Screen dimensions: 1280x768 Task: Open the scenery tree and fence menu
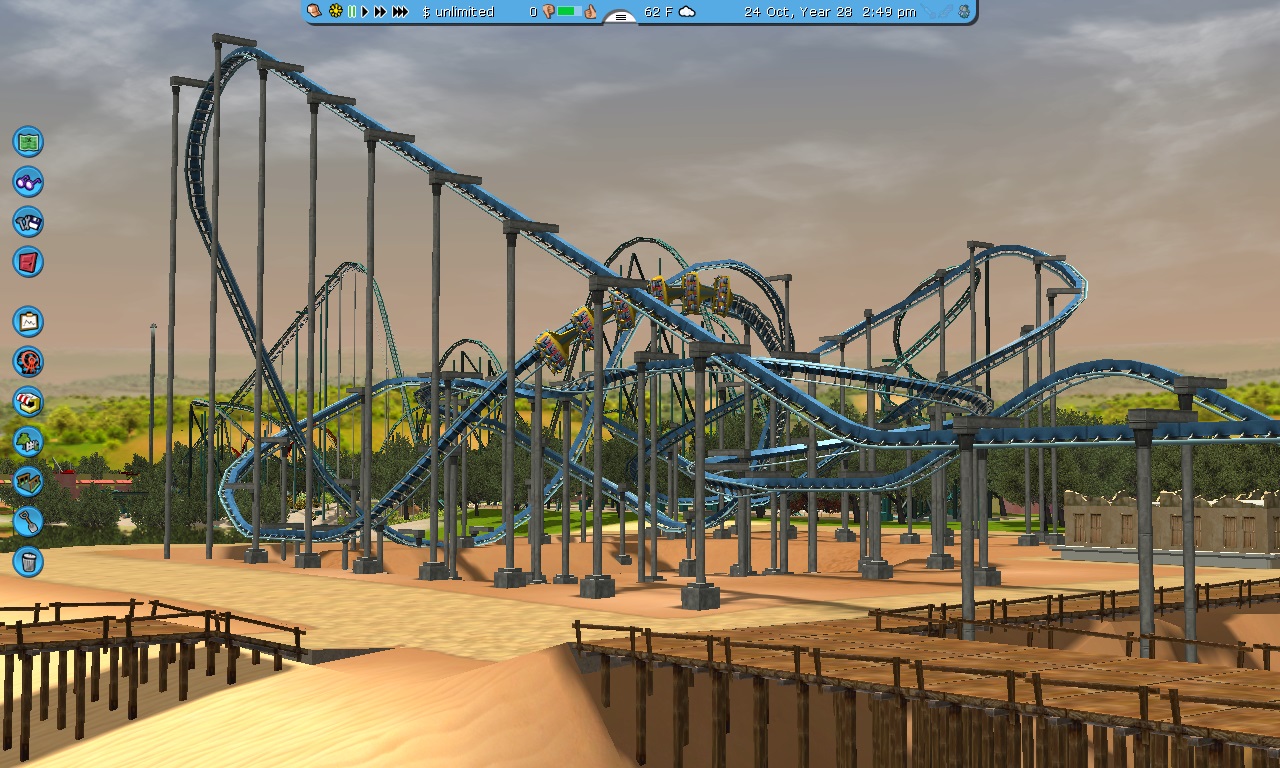28,441
